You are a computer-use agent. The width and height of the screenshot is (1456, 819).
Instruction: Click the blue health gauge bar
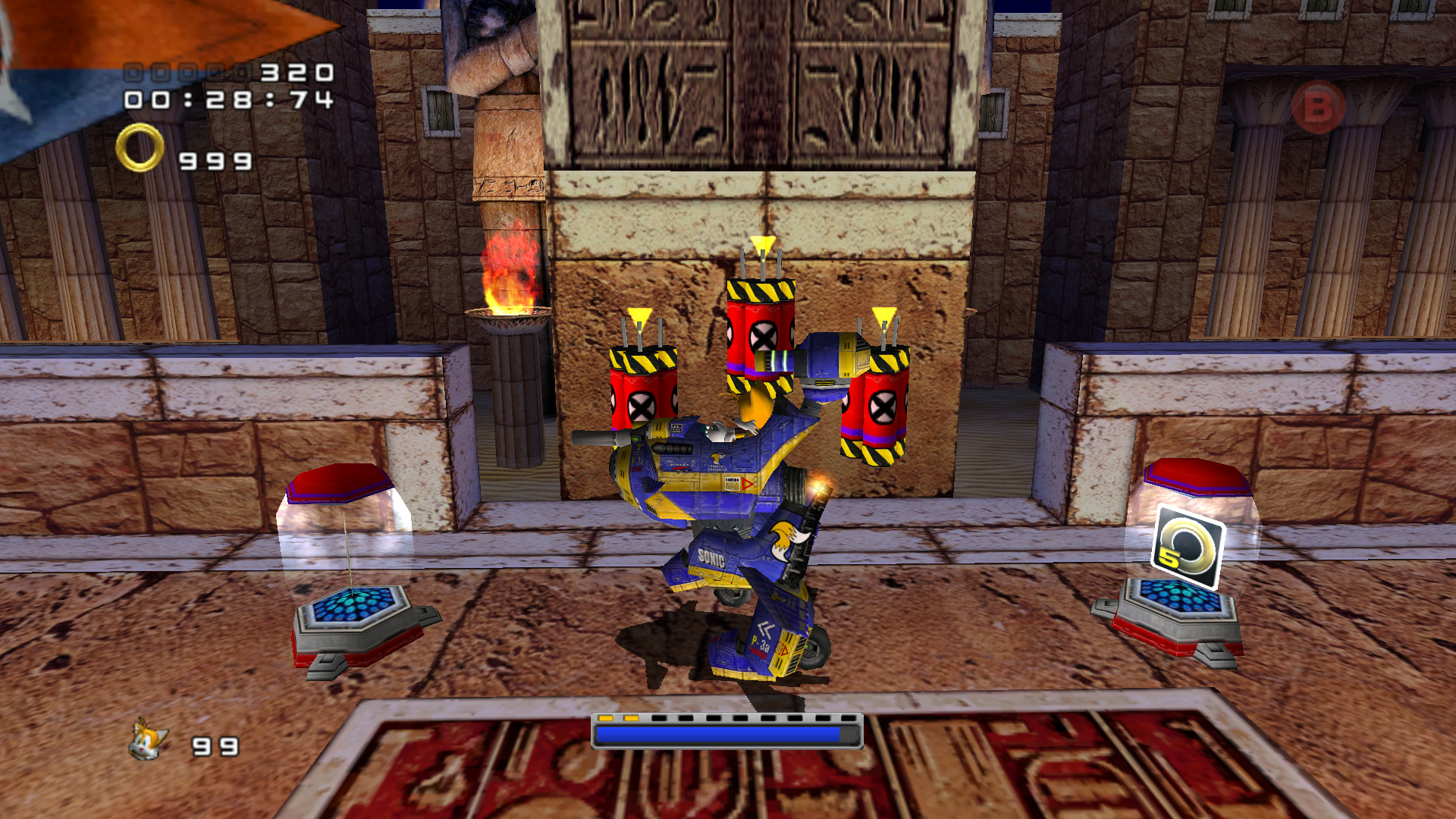pyautogui.click(x=720, y=733)
